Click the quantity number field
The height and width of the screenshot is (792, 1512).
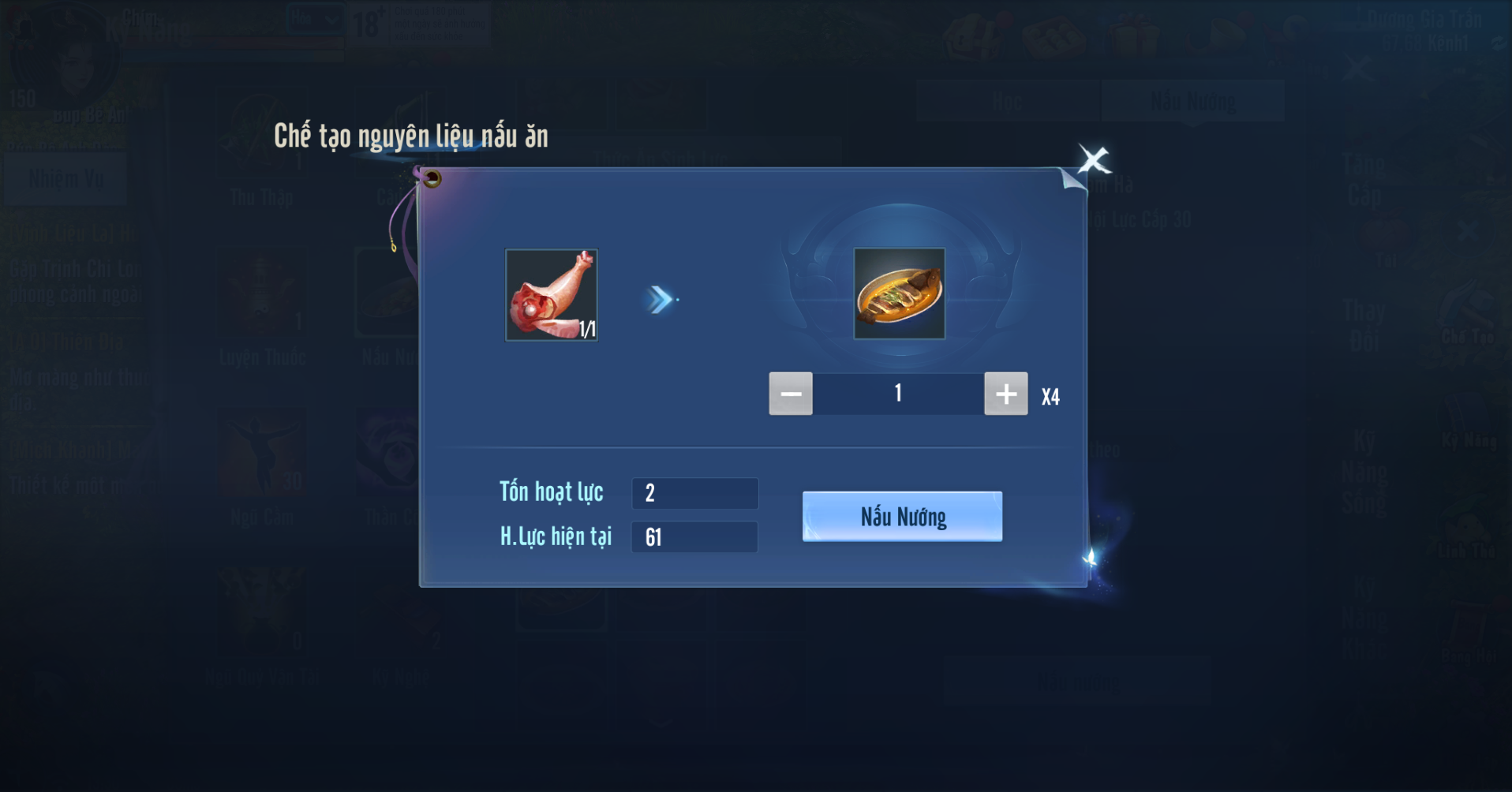pyautogui.click(x=898, y=394)
